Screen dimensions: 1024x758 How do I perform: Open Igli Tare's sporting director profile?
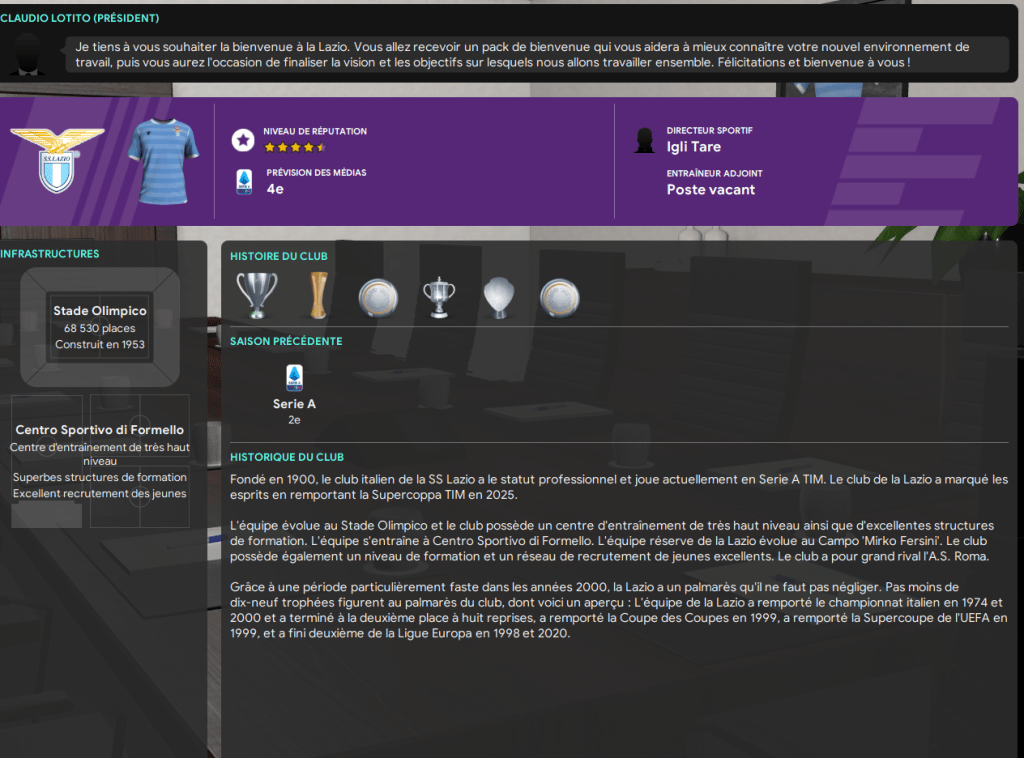pos(693,147)
